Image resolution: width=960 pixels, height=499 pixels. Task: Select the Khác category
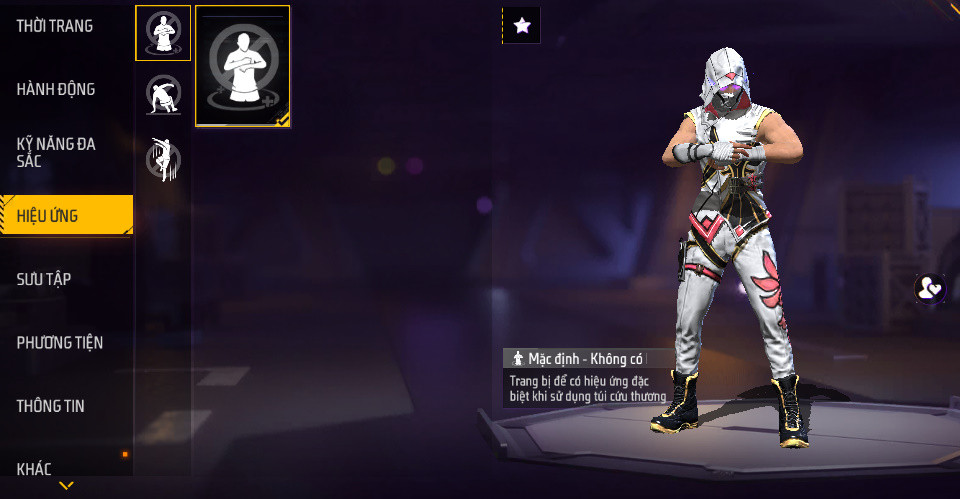click(x=34, y=468)
